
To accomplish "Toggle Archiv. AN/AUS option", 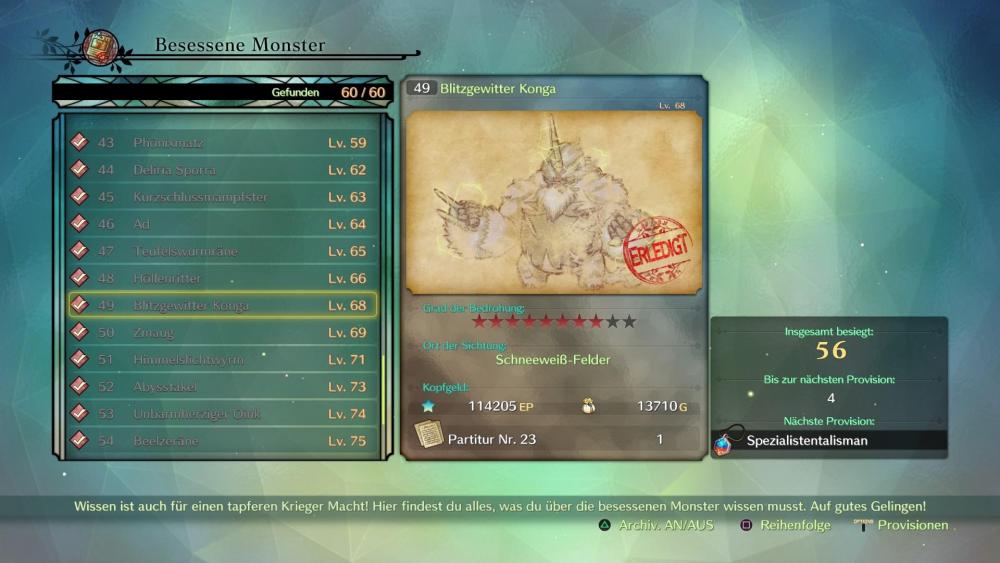I will (x=657, y=525).
